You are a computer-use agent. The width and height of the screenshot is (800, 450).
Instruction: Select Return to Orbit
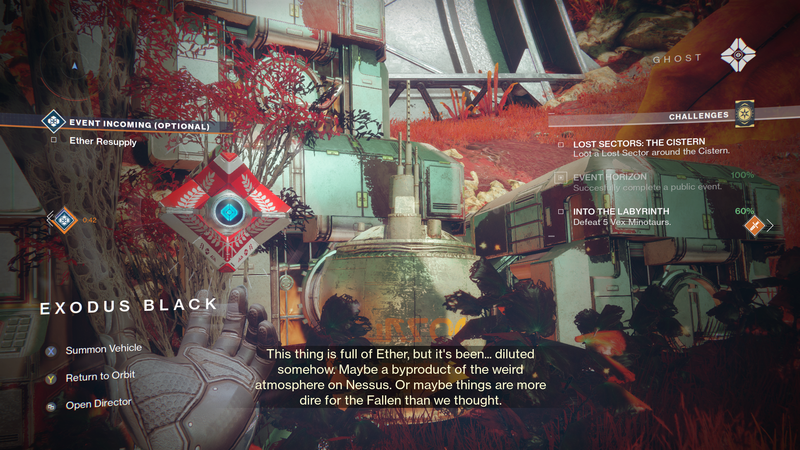pos(100,375)
